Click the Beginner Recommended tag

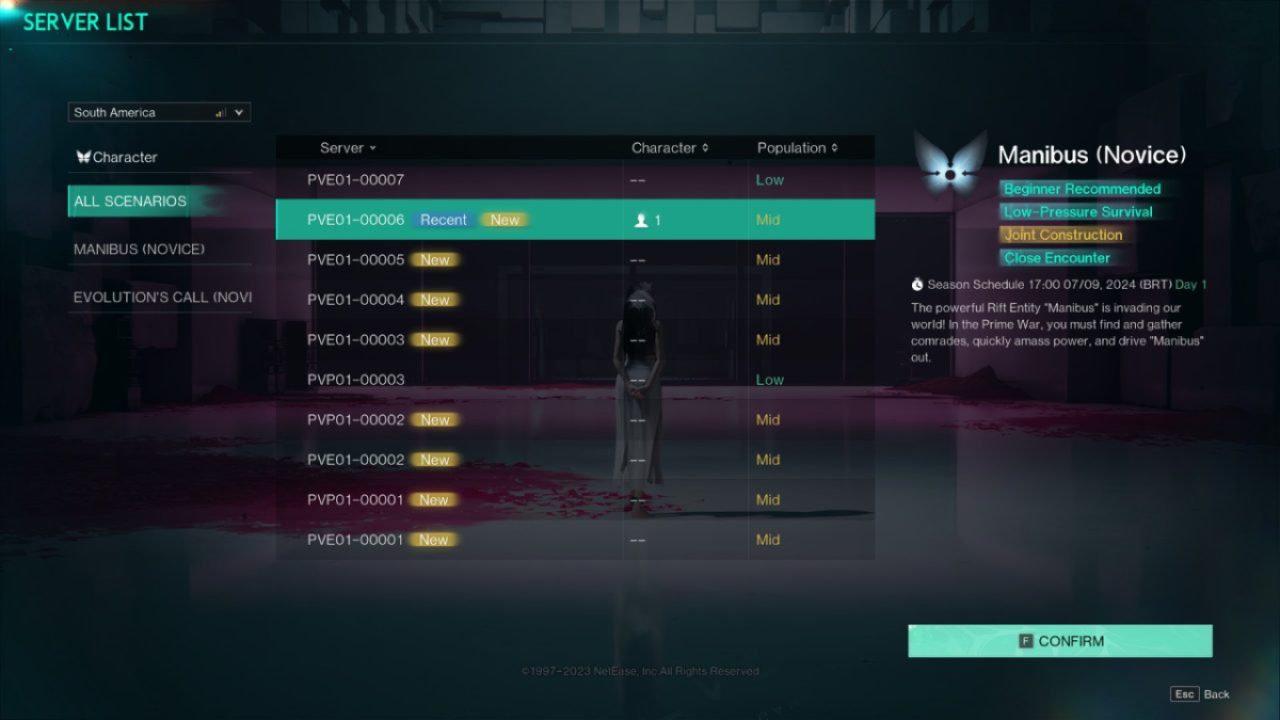(x=1080, y=188)
